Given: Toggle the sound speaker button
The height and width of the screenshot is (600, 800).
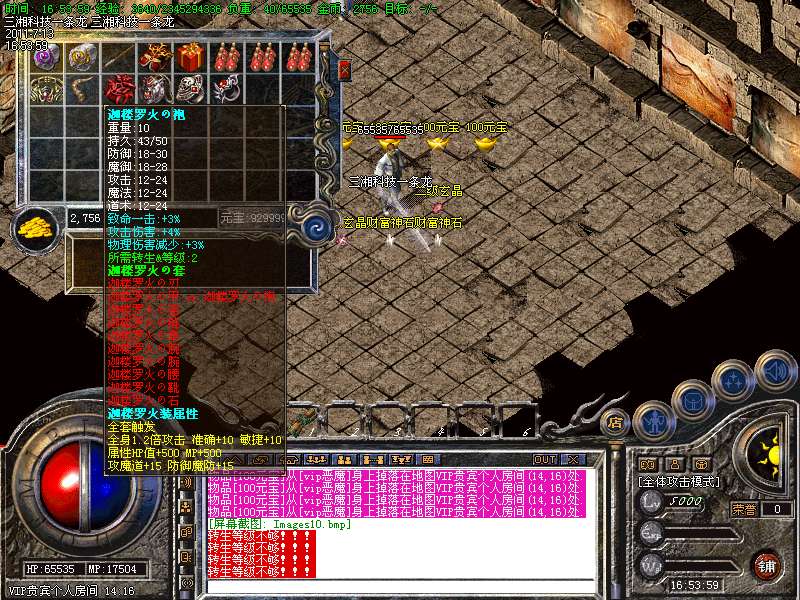Looking at the screenshot, I should (775, 368).
